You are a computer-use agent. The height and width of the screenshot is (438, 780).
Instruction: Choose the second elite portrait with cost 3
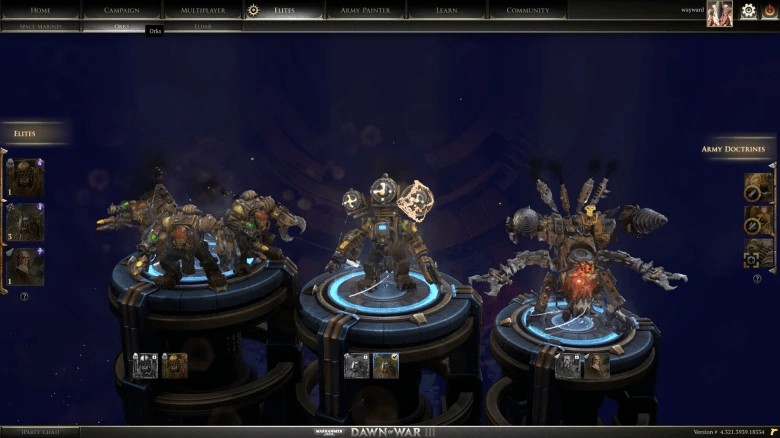pos(25,222)
